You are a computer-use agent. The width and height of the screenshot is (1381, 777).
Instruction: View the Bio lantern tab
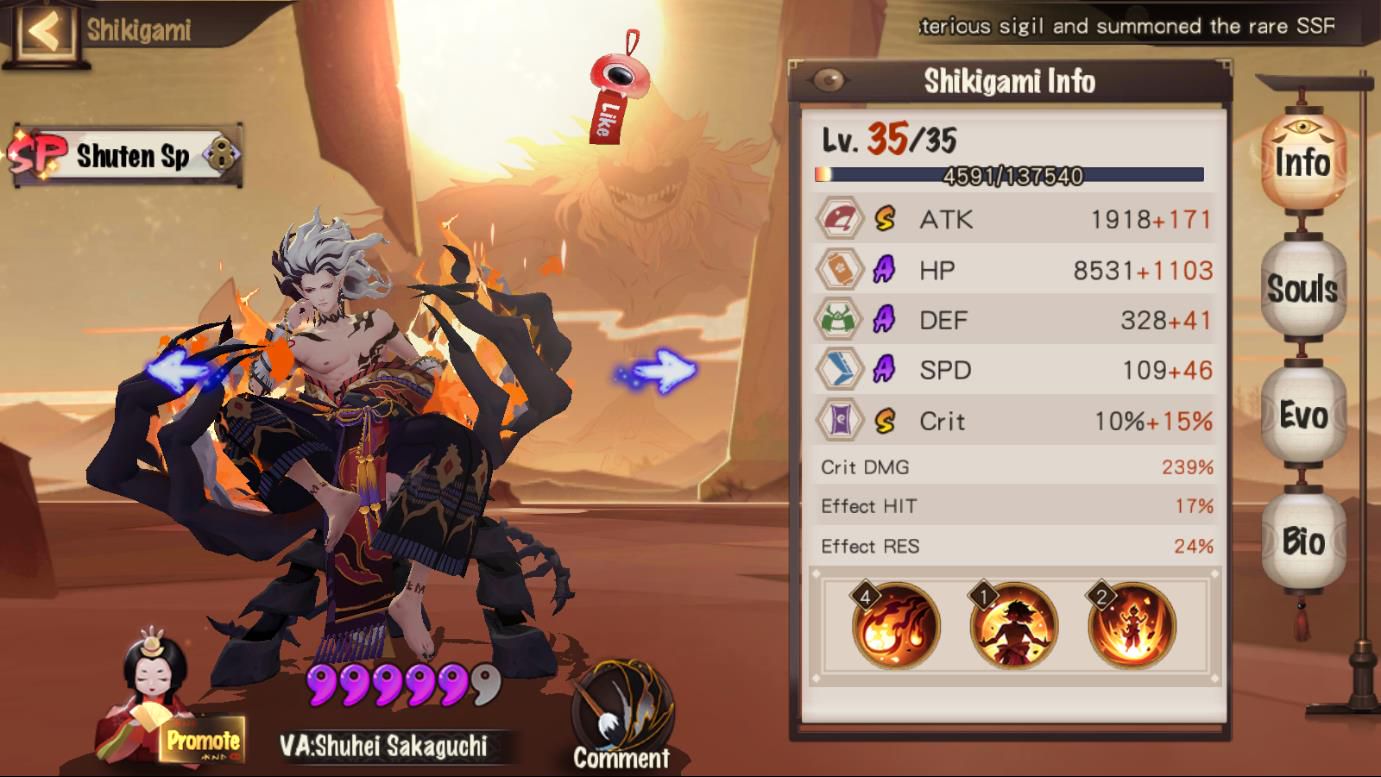pyautogui.click(x=1303, y=541)
